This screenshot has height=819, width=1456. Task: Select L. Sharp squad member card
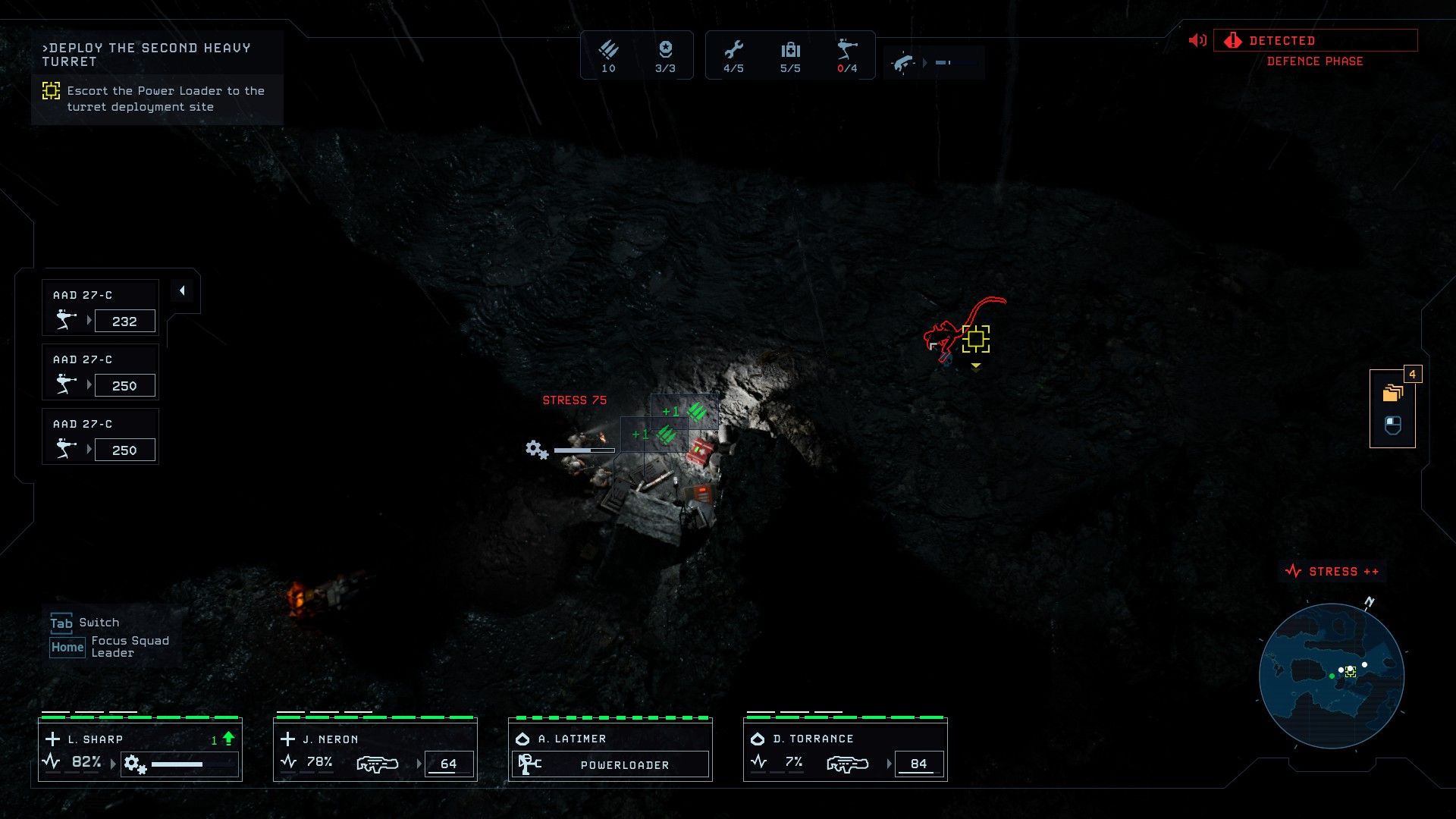140,751
